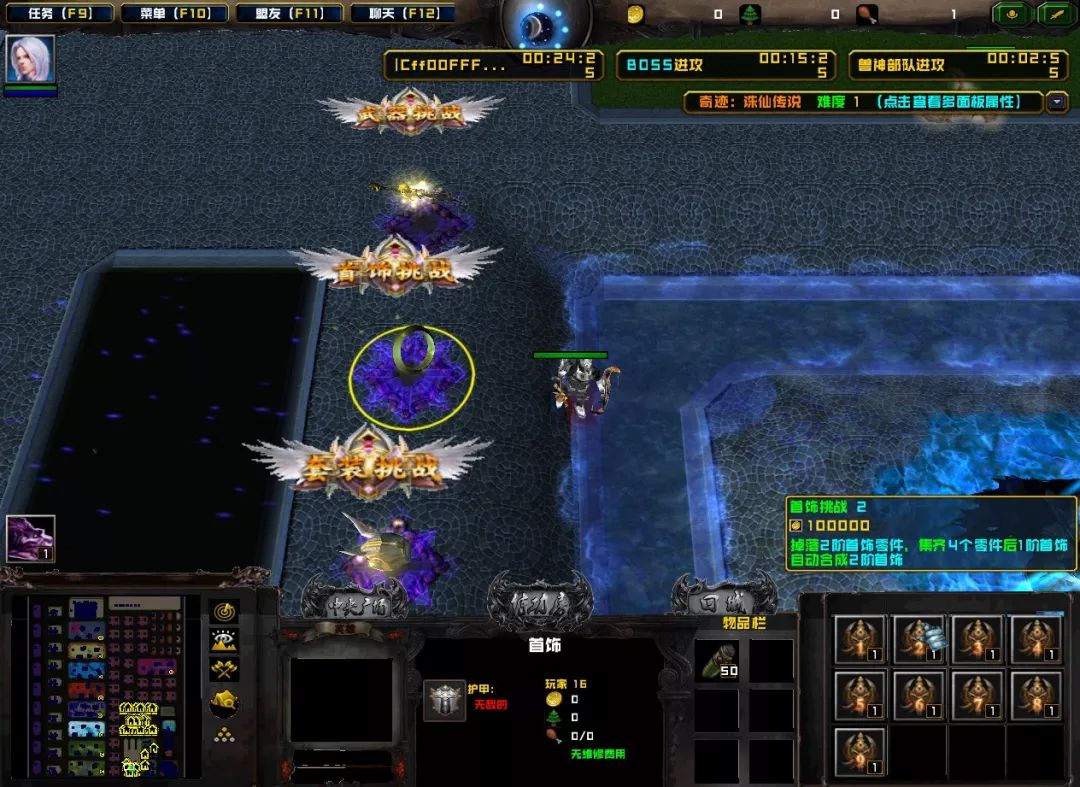1080x787 pixels.
Task: Select the inventory item with 50 charges
Action: 716,661
